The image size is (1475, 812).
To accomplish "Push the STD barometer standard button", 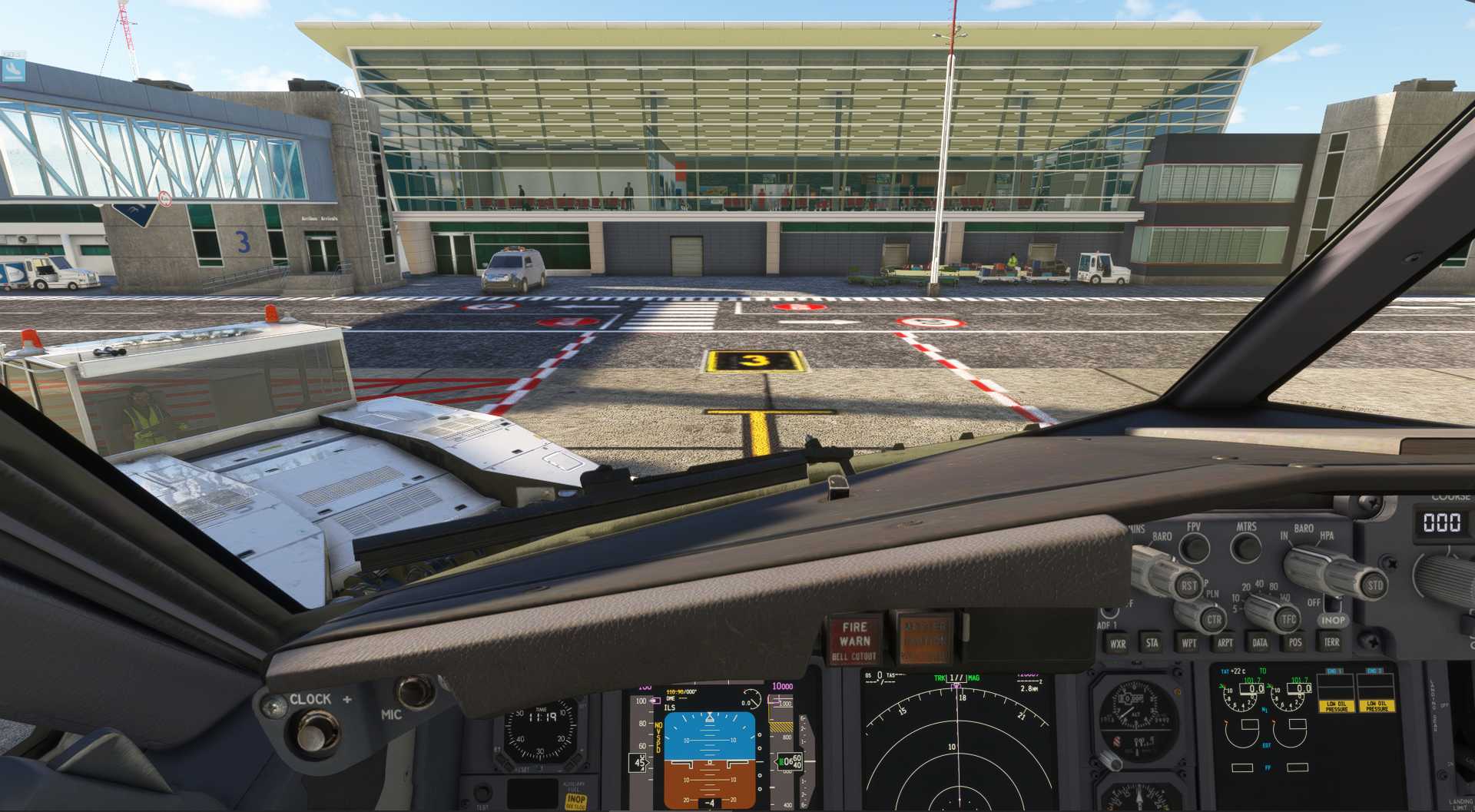I will 1374,585.
